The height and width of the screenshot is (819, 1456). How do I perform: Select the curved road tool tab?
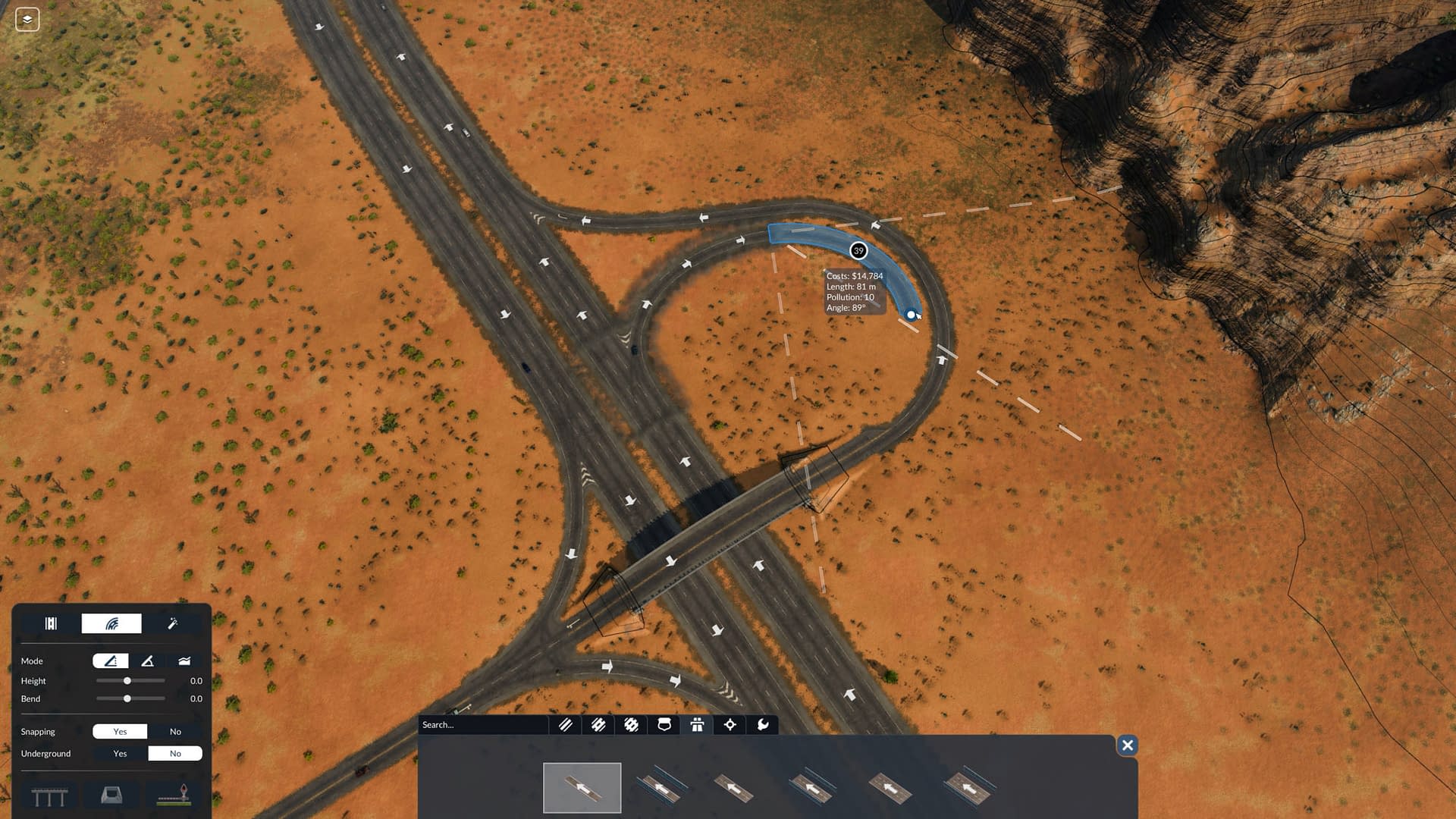pyautogui.click(x=111, y=623)
